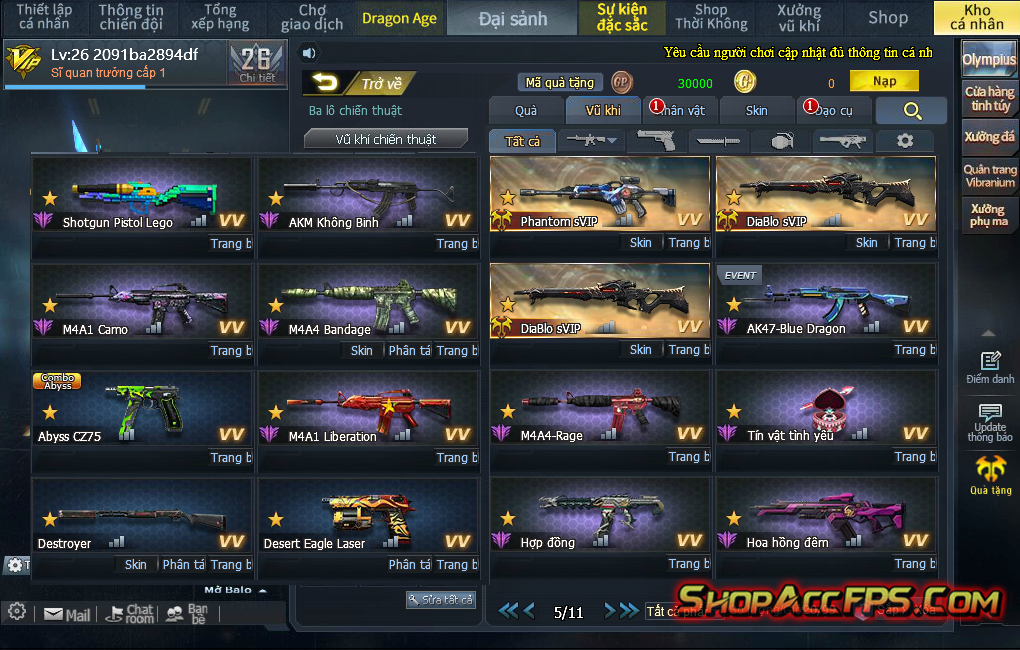Click the Vũ khí chiến thuật button

pyautogui.click(x=386, y=139)
